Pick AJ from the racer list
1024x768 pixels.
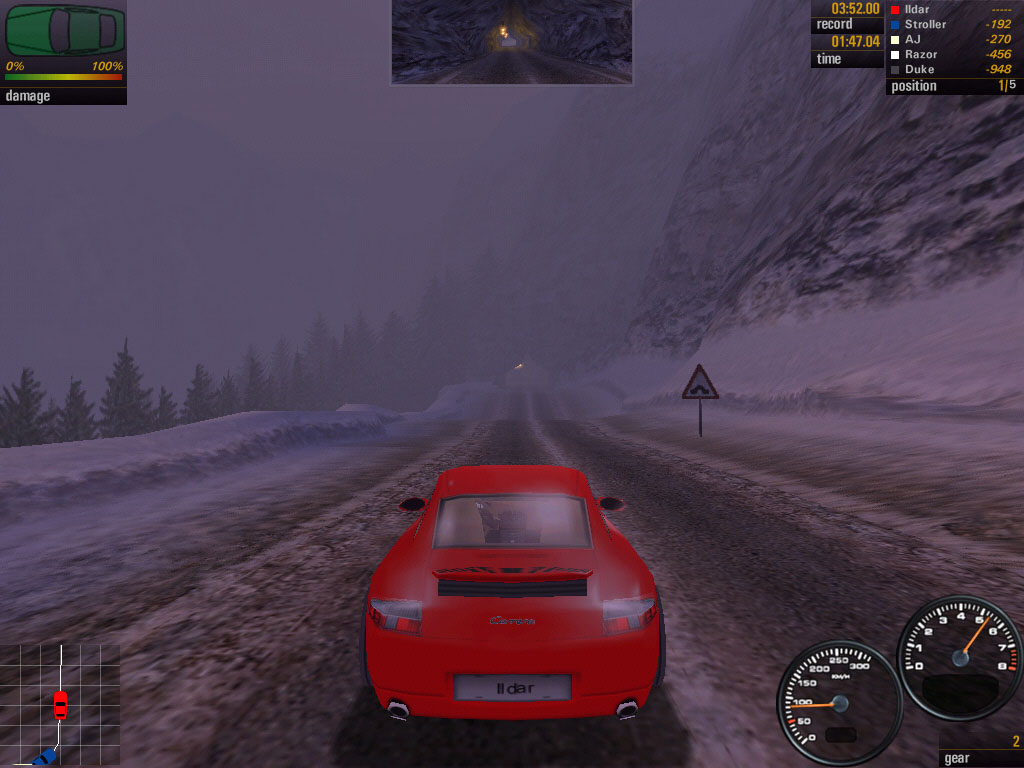914,39
